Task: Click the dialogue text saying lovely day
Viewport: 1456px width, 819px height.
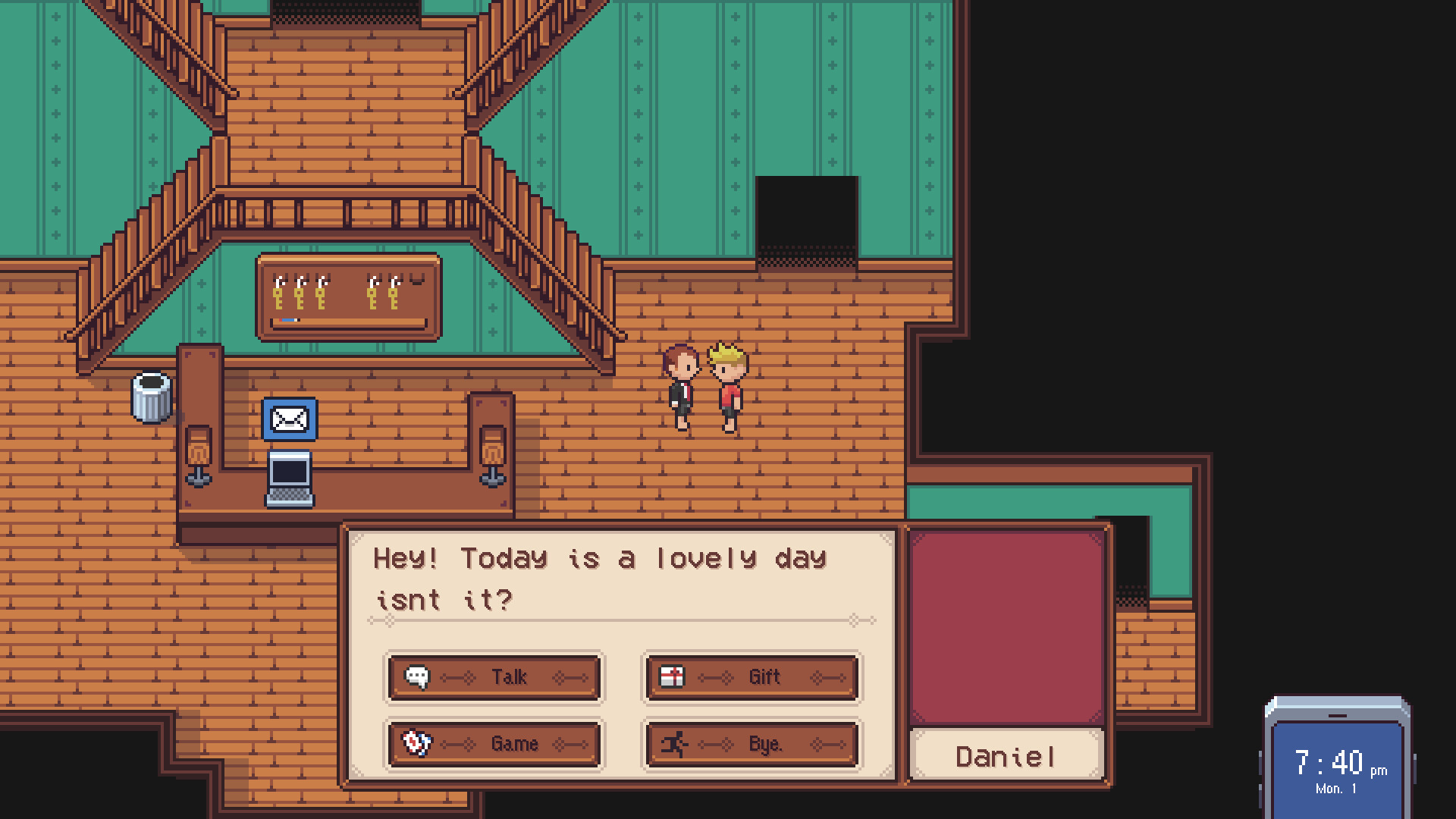Action: tap(599, 559)
